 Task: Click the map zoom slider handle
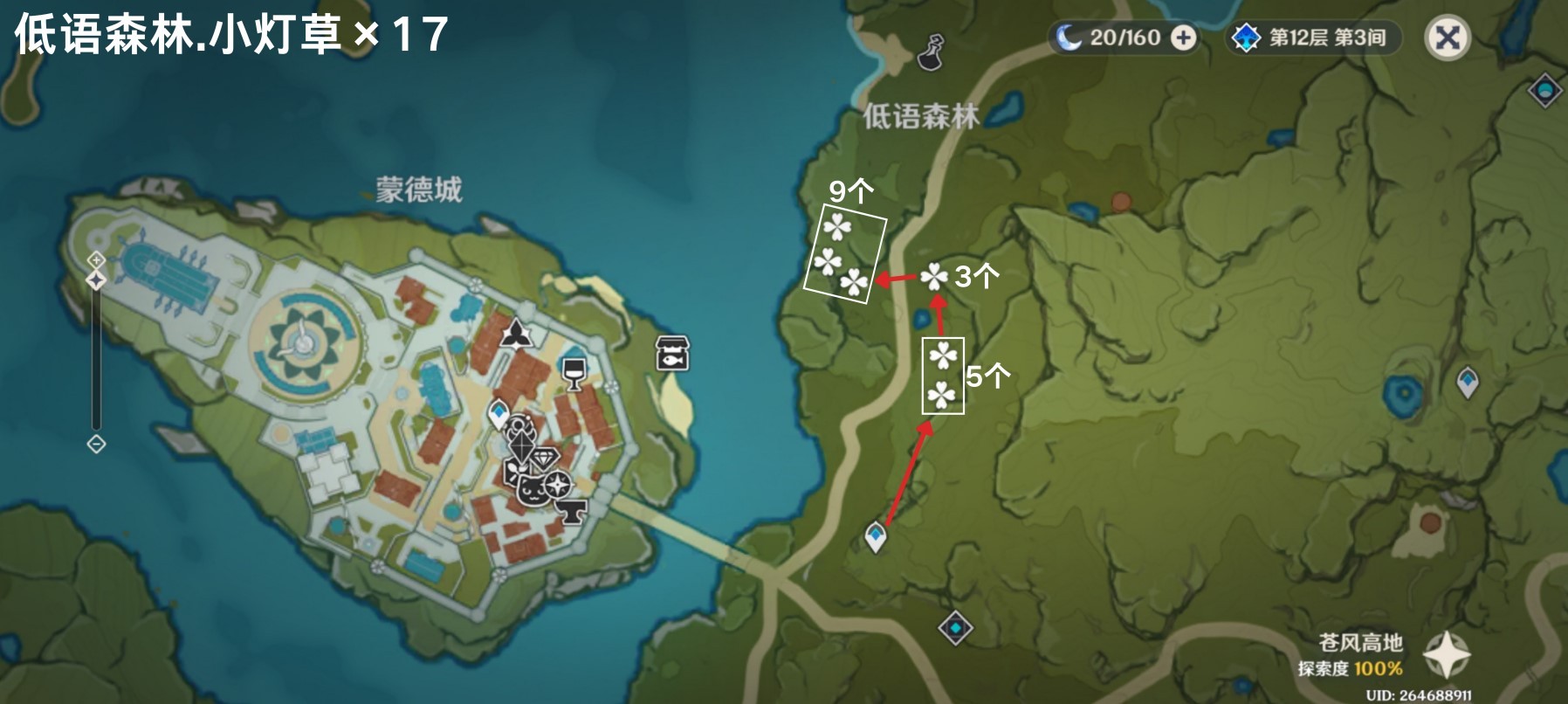pyautogui.click(x=94, y=281)
